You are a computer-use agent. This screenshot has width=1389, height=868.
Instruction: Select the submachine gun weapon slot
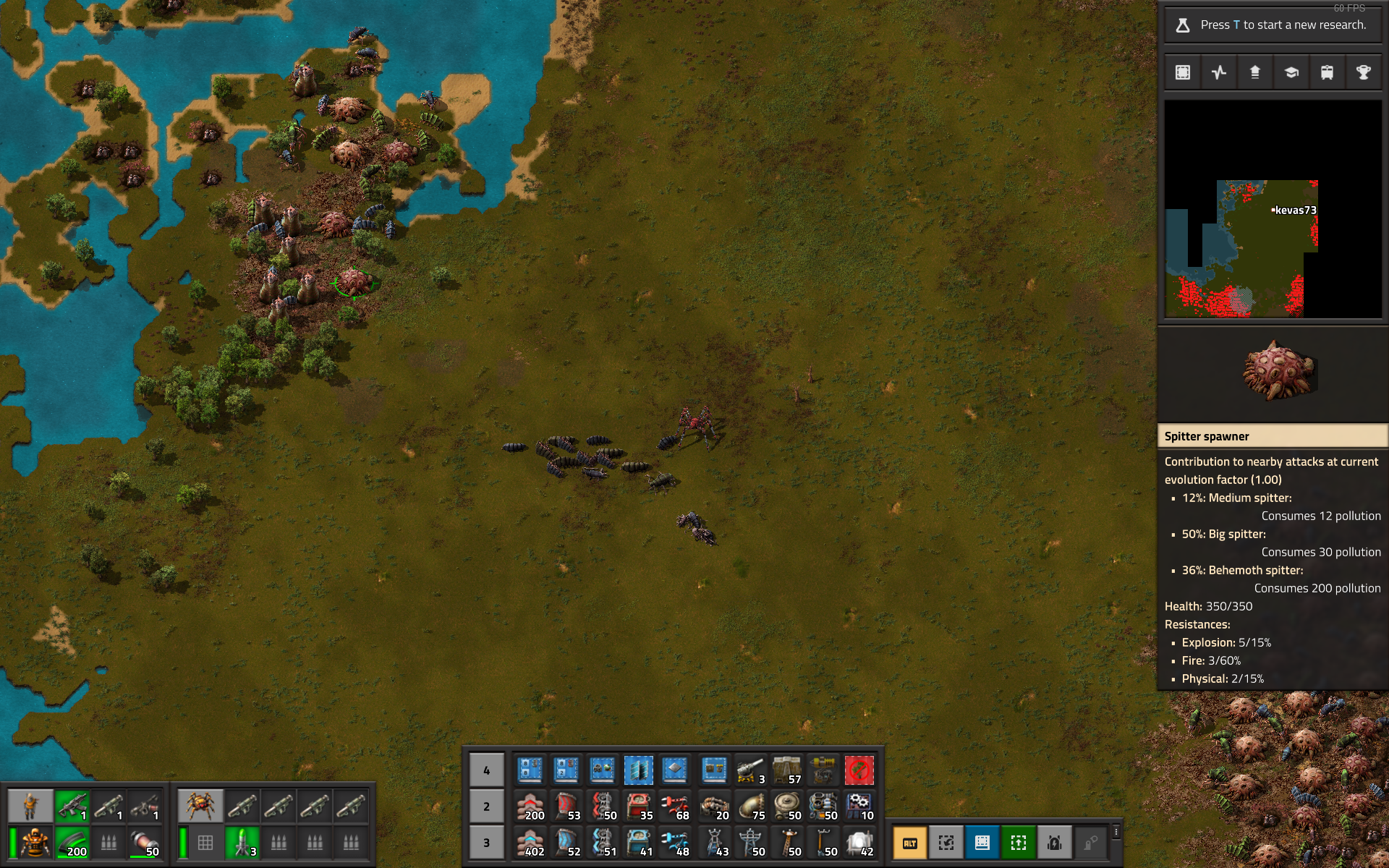tap(72, 806)
